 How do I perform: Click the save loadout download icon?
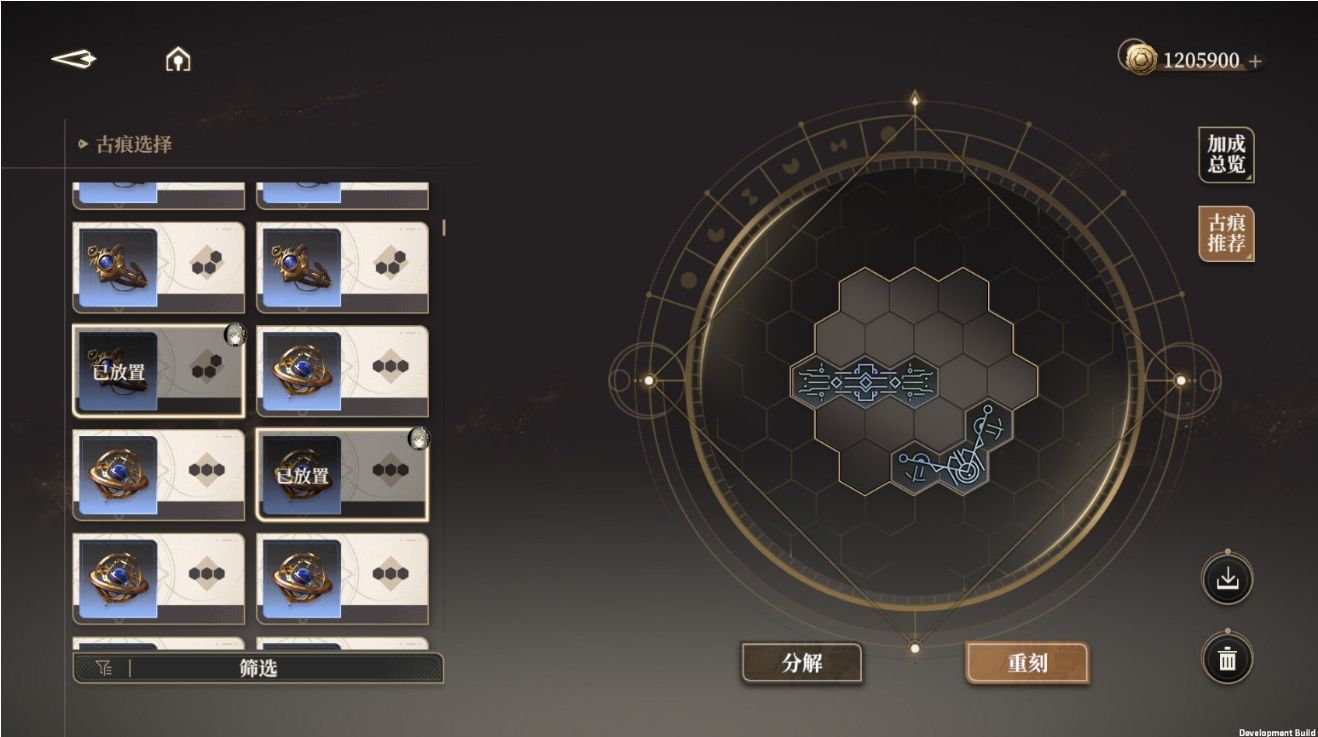(1228, 578)
